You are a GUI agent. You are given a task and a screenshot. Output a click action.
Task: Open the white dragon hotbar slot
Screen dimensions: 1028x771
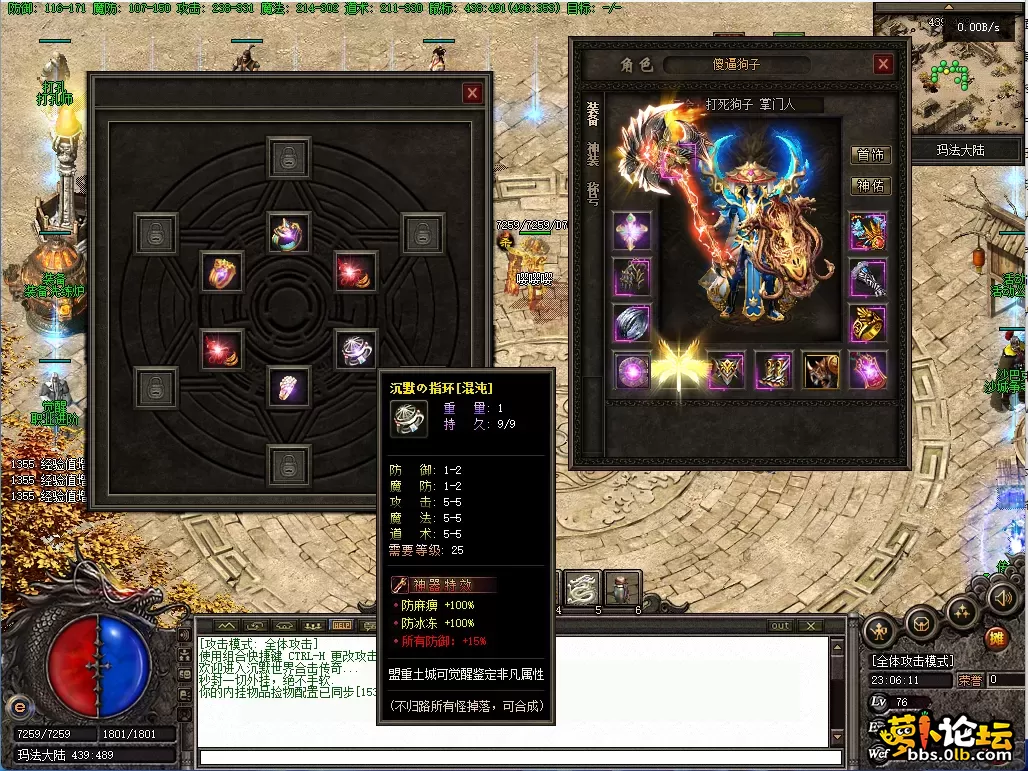(x=581, y=589)
